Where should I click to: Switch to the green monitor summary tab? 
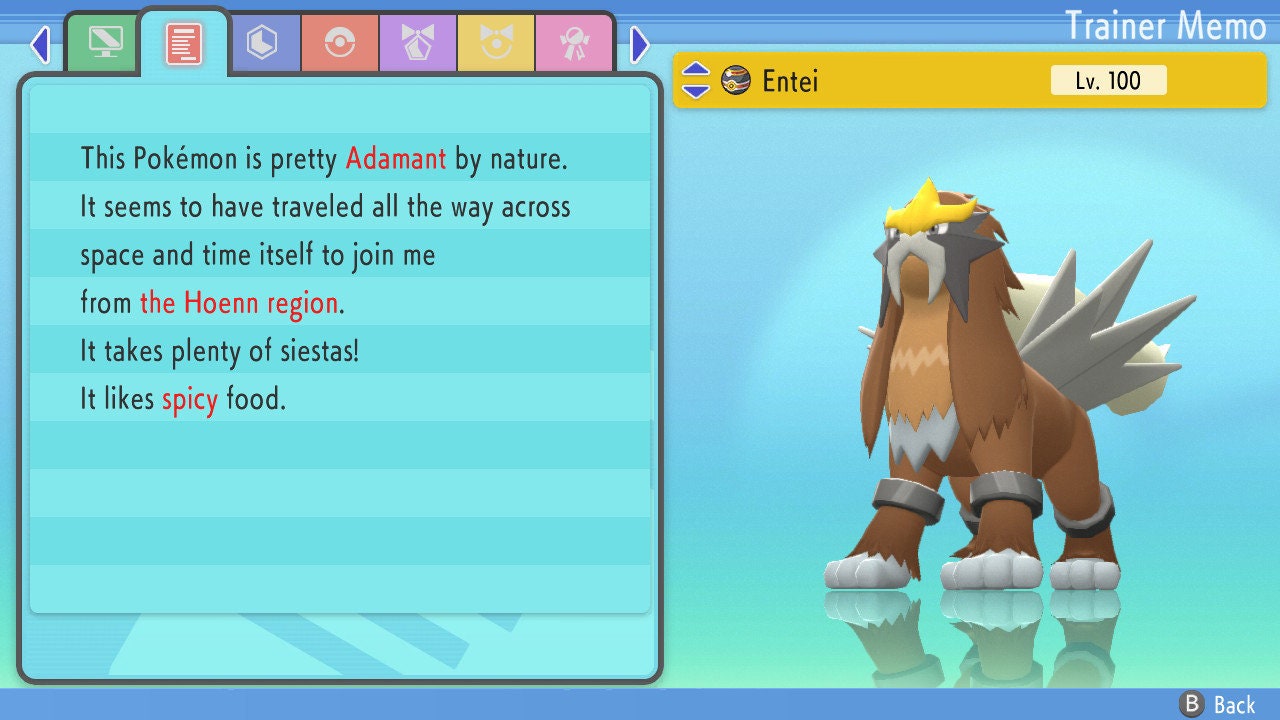click(x=105, y=42)
